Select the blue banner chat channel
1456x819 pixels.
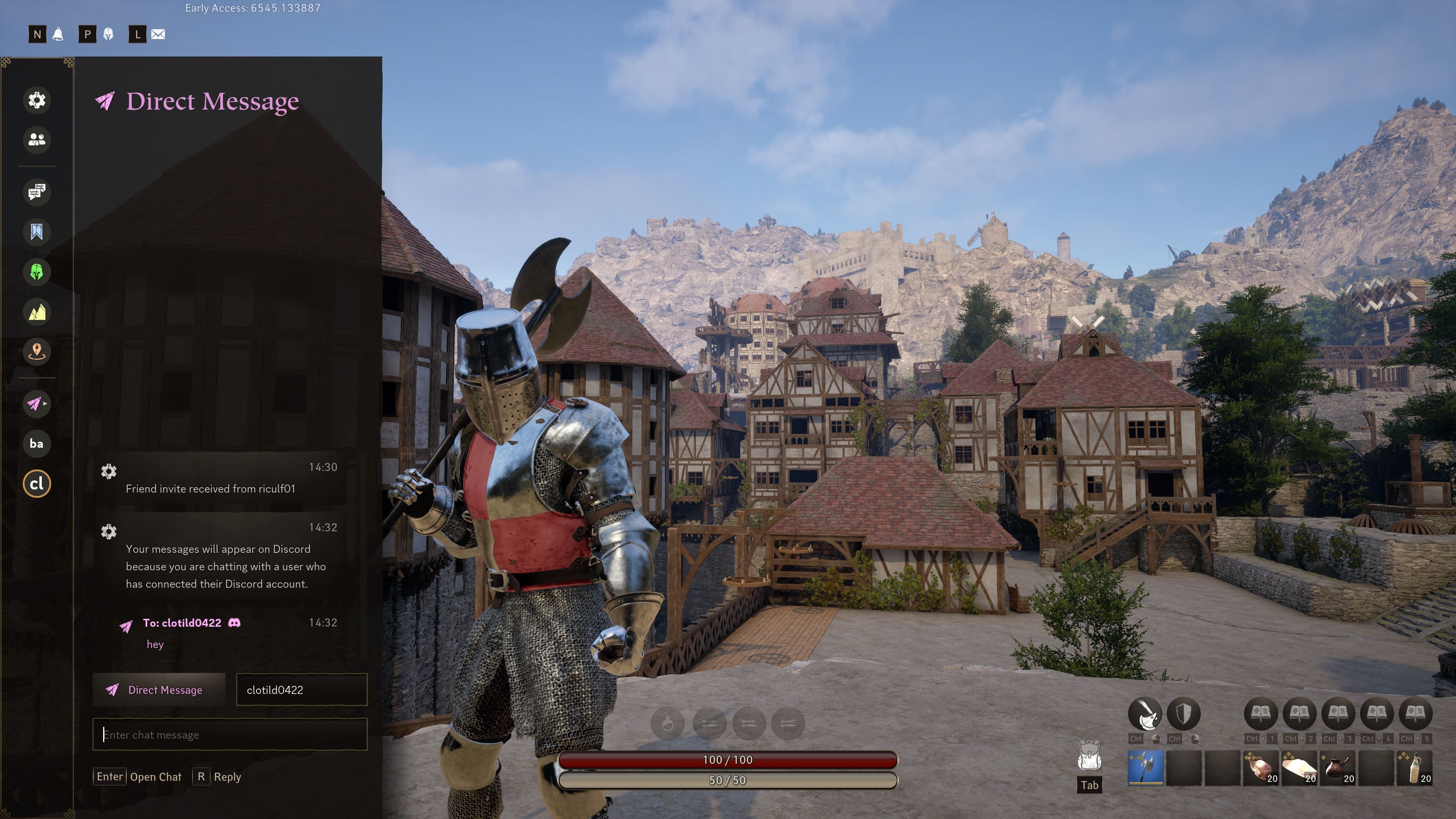tap(37, 232)
